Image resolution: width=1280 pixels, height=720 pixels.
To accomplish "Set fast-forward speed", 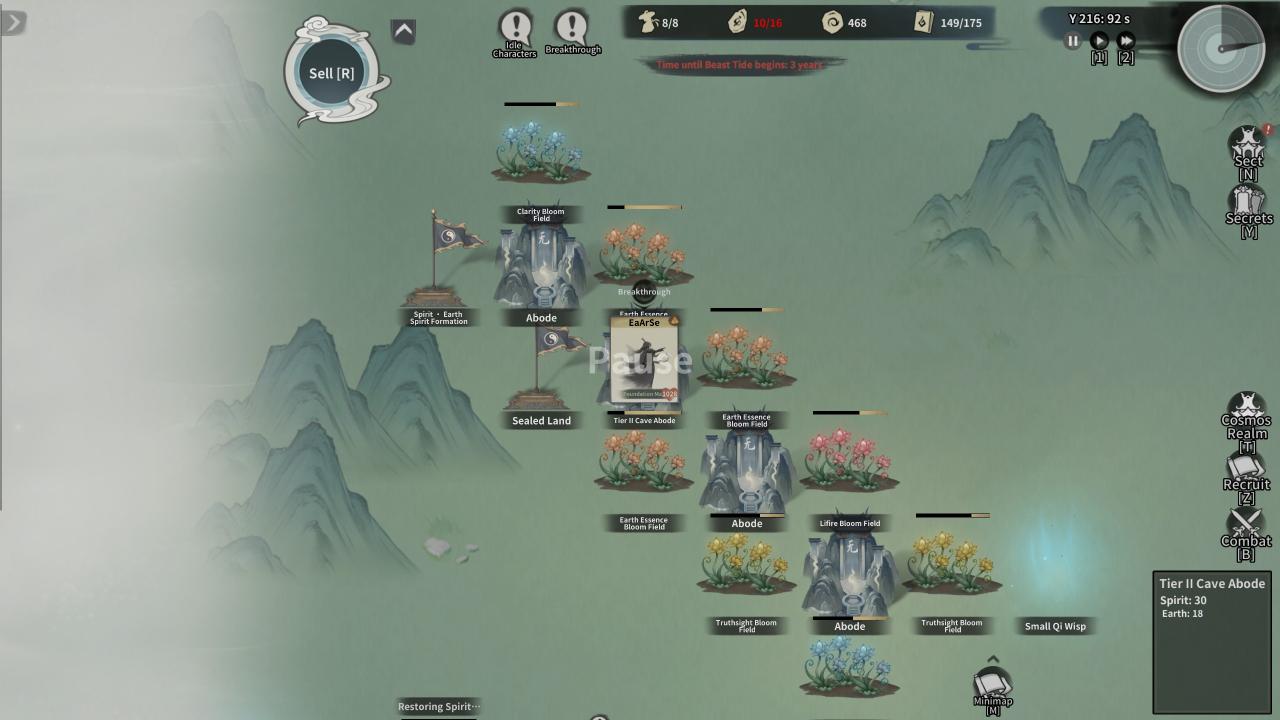I will [x=1126, y=41].
